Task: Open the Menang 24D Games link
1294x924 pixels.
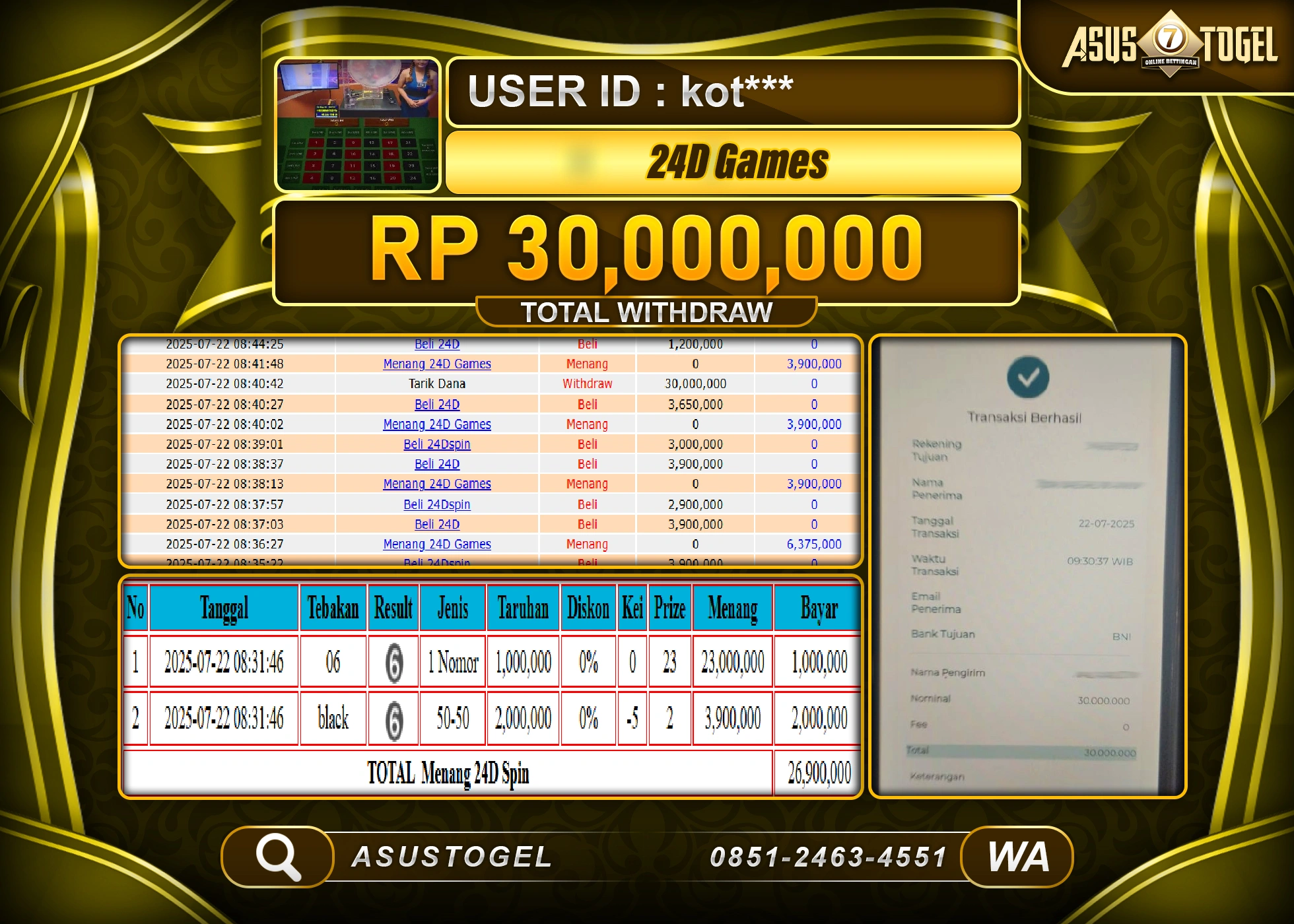Action: click(x=437, y=364)
